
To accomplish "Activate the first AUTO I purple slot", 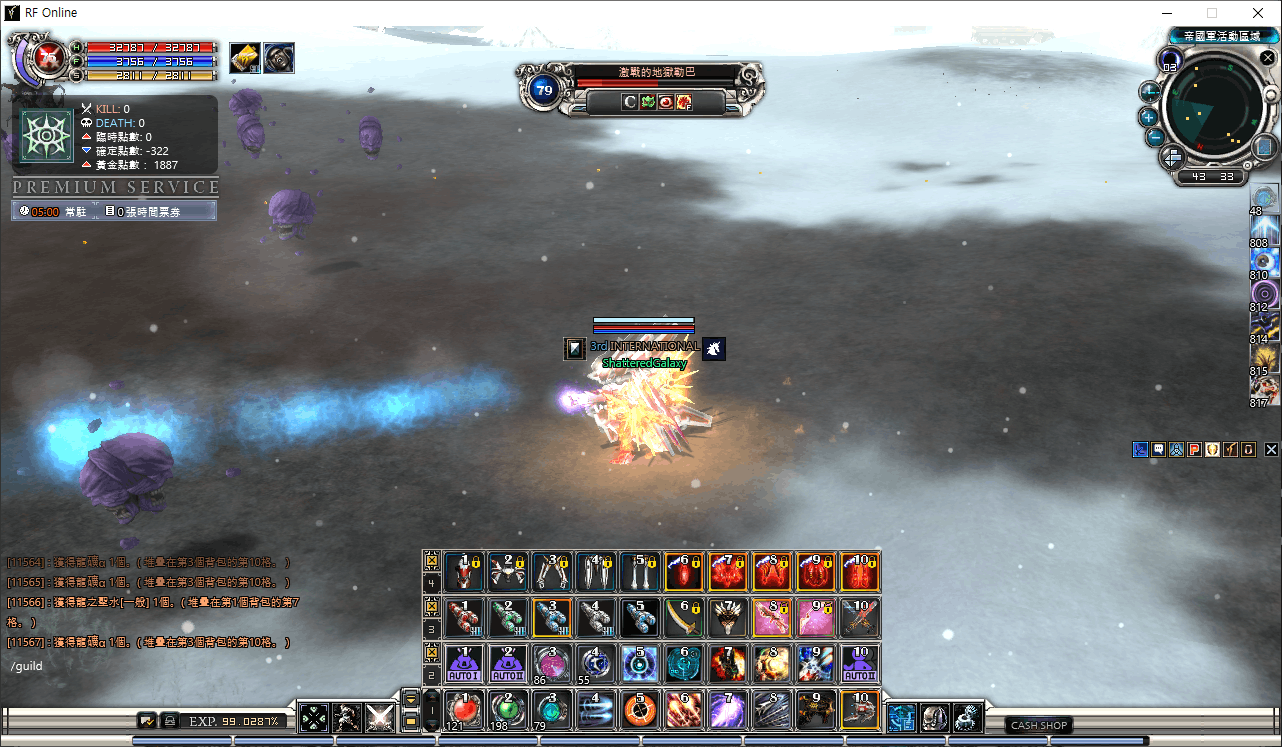I will (464, 663).
